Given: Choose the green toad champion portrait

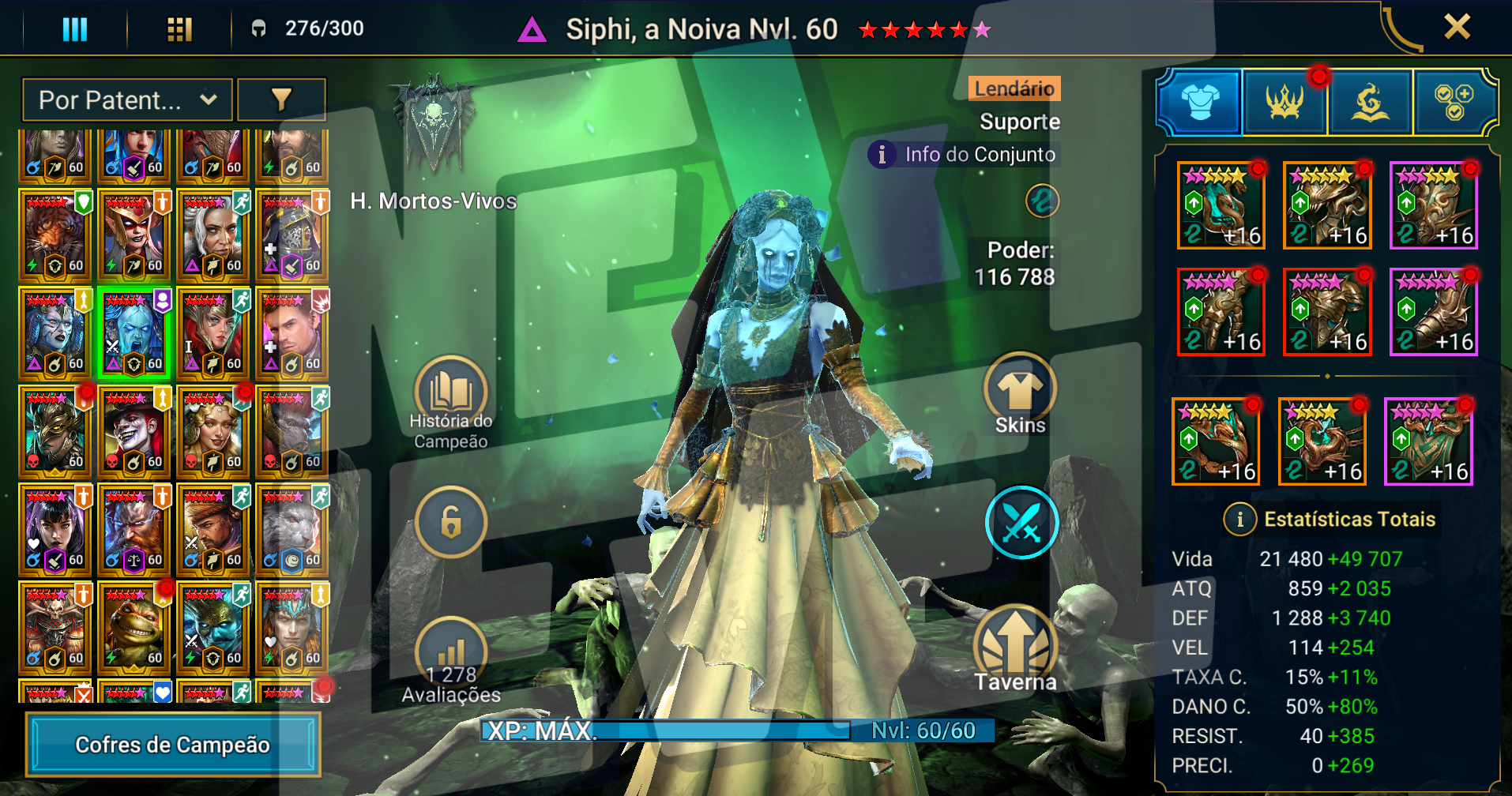Looking at the screenshot, I should 134,628.
